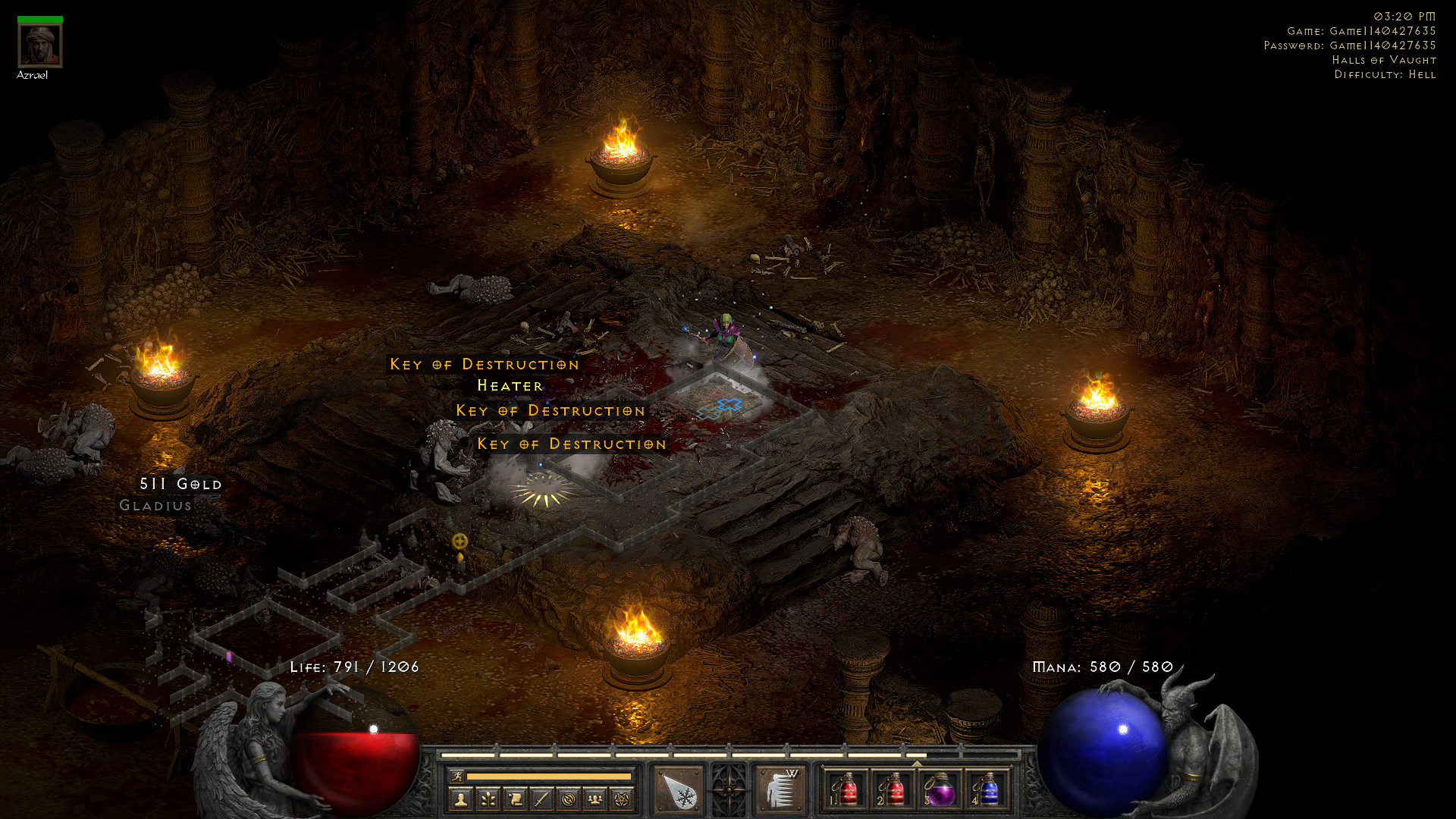The width and height of the screenshot is (1456, 819).
Task: Click the sword icon in the mini panel
Action: tap(541, 799)
